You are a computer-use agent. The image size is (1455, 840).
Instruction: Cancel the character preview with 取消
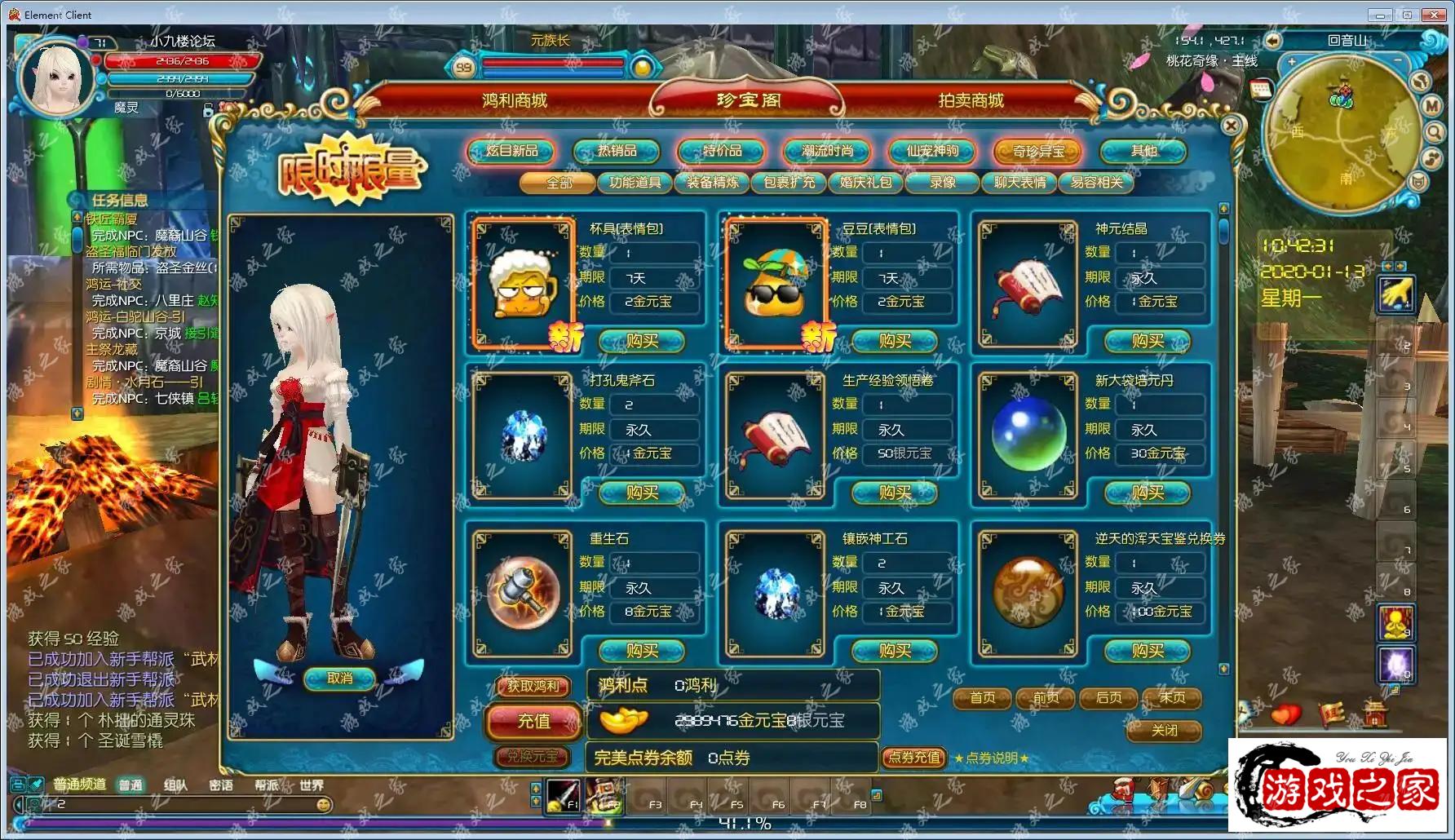point(339,679)
